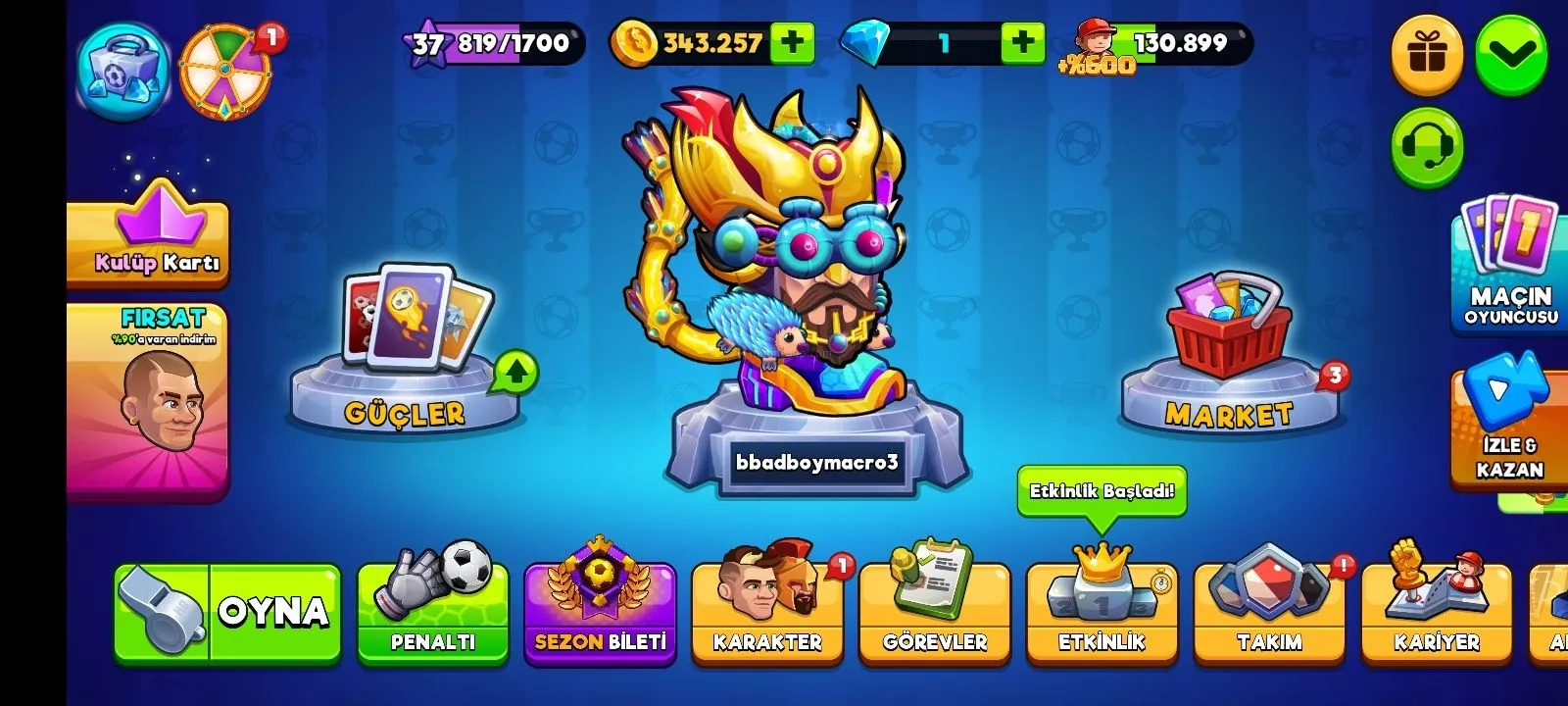Open the GÖREVLER missions list
Screen dimensions: 1568x706
point(935,613)
